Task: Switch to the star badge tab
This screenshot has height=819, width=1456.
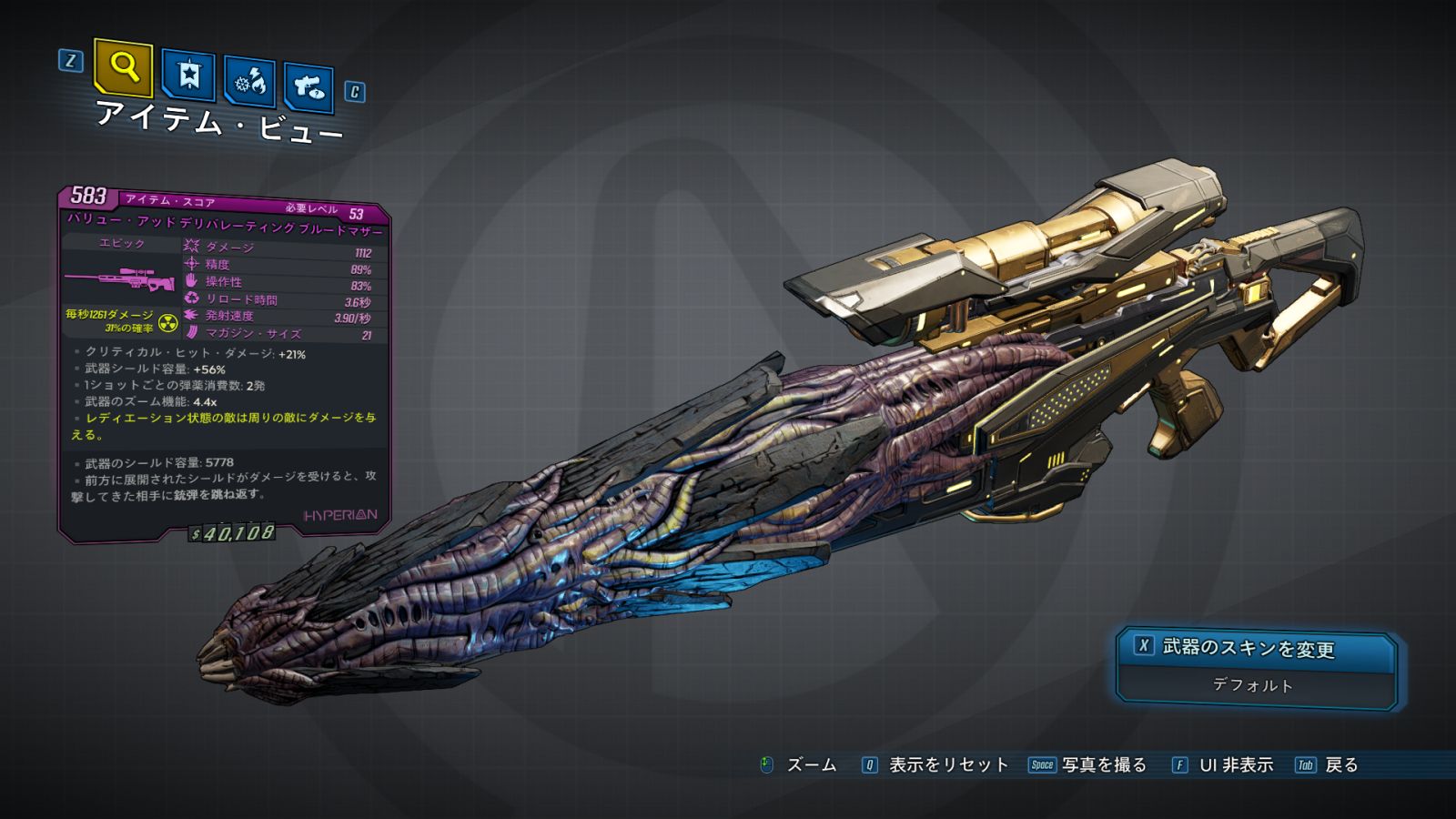Action: pos(188,75)
